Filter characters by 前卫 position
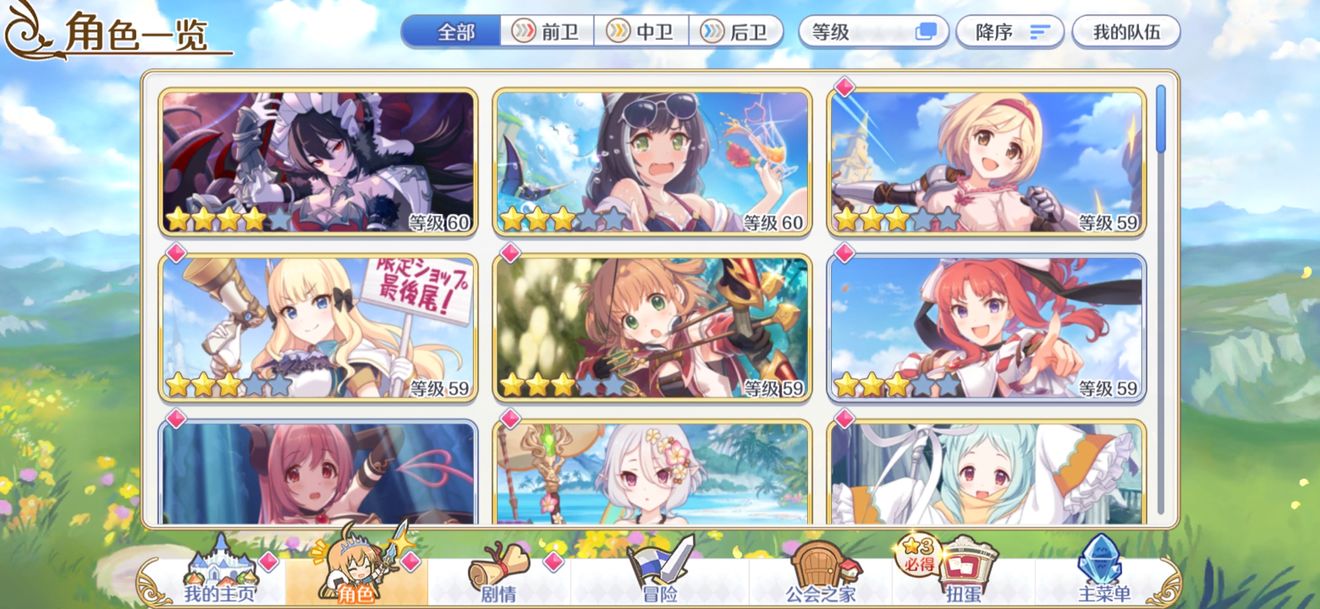Screen dimensions: 1320x609 pyautogui.click(x=547, y=31)
